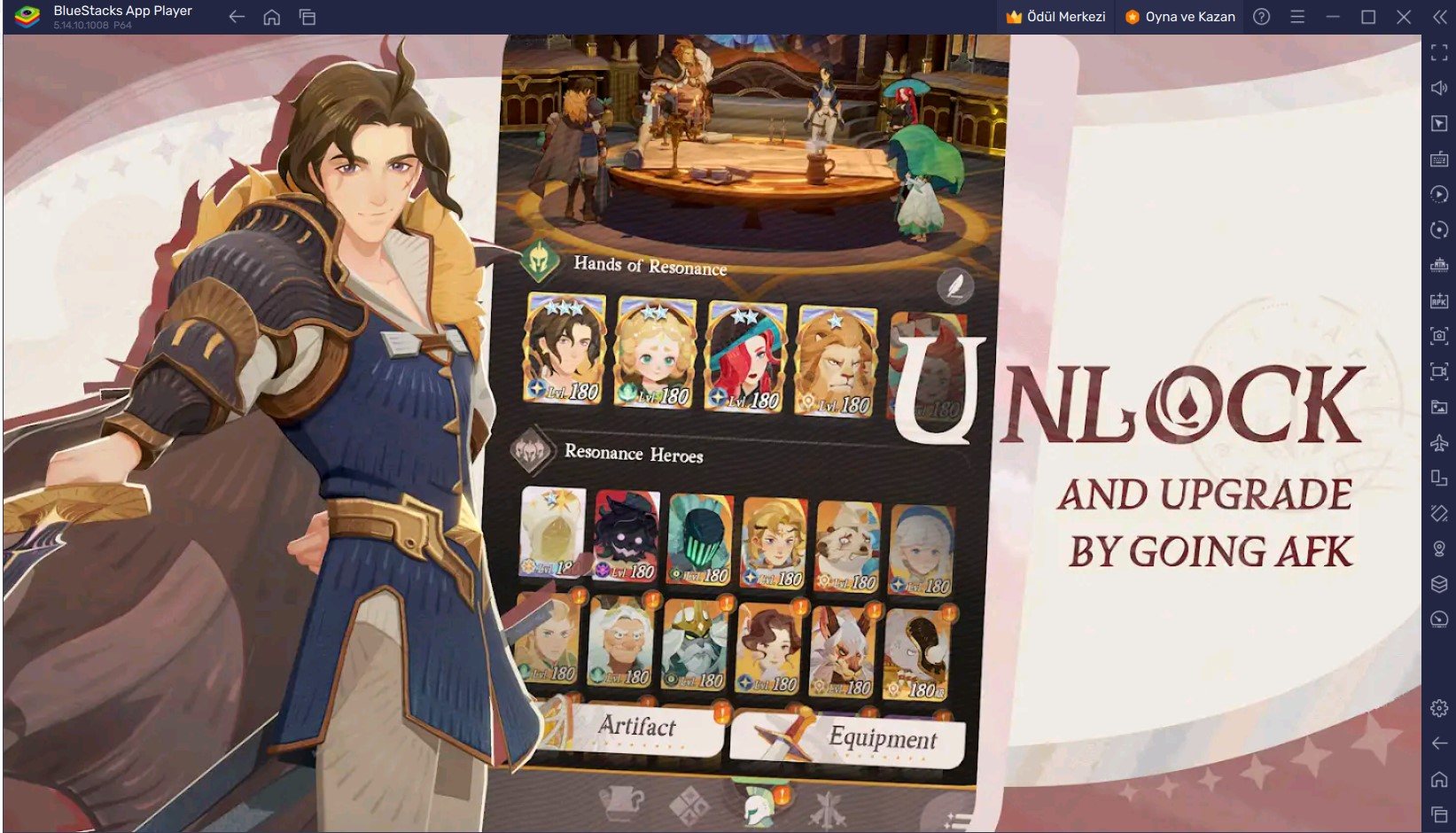Screen dimensions: 1456x833
Task: Mute sound via the speaker icon
Action: click(x=1437, y=87)
